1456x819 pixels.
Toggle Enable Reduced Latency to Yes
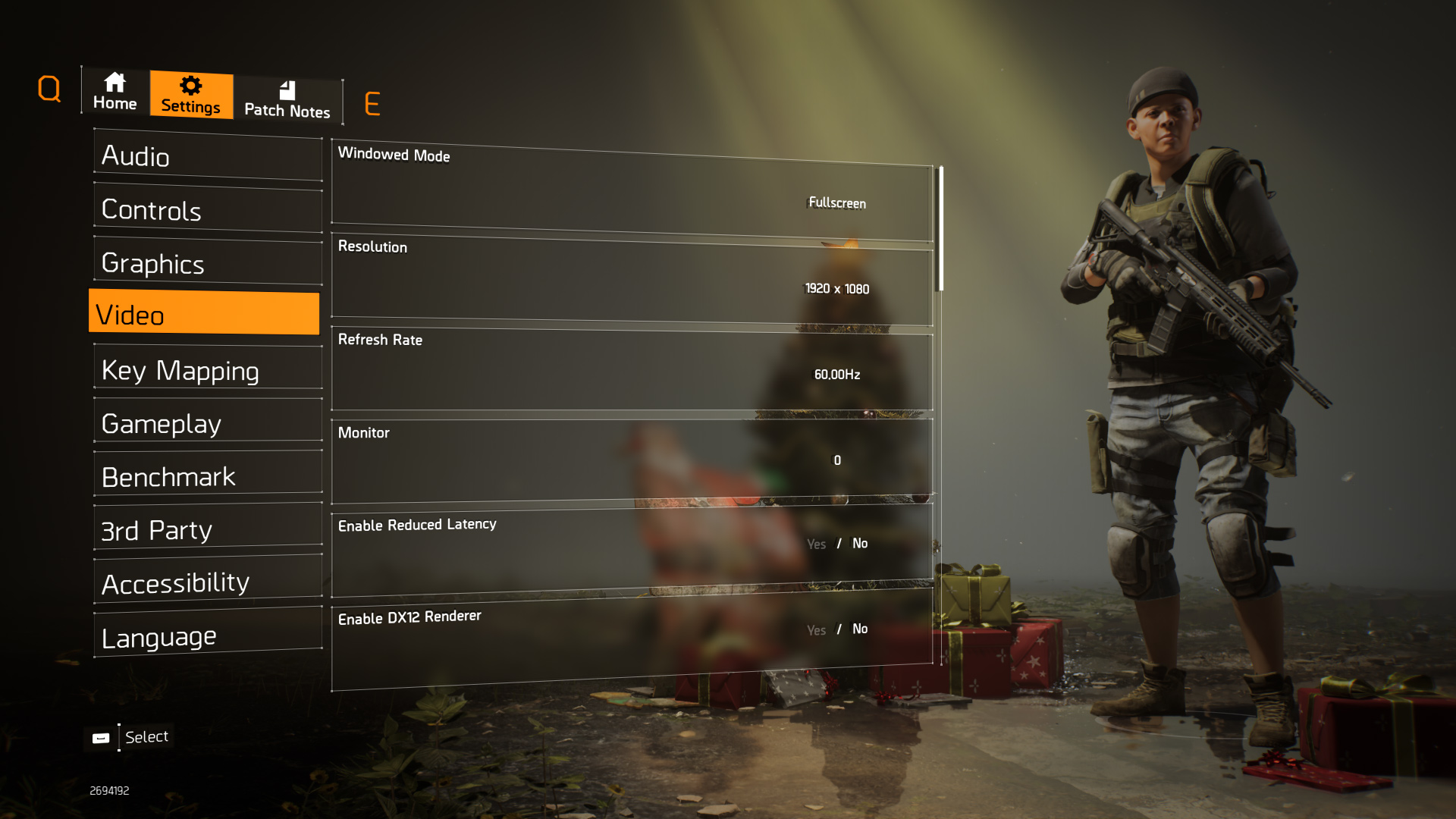[816, 544]
